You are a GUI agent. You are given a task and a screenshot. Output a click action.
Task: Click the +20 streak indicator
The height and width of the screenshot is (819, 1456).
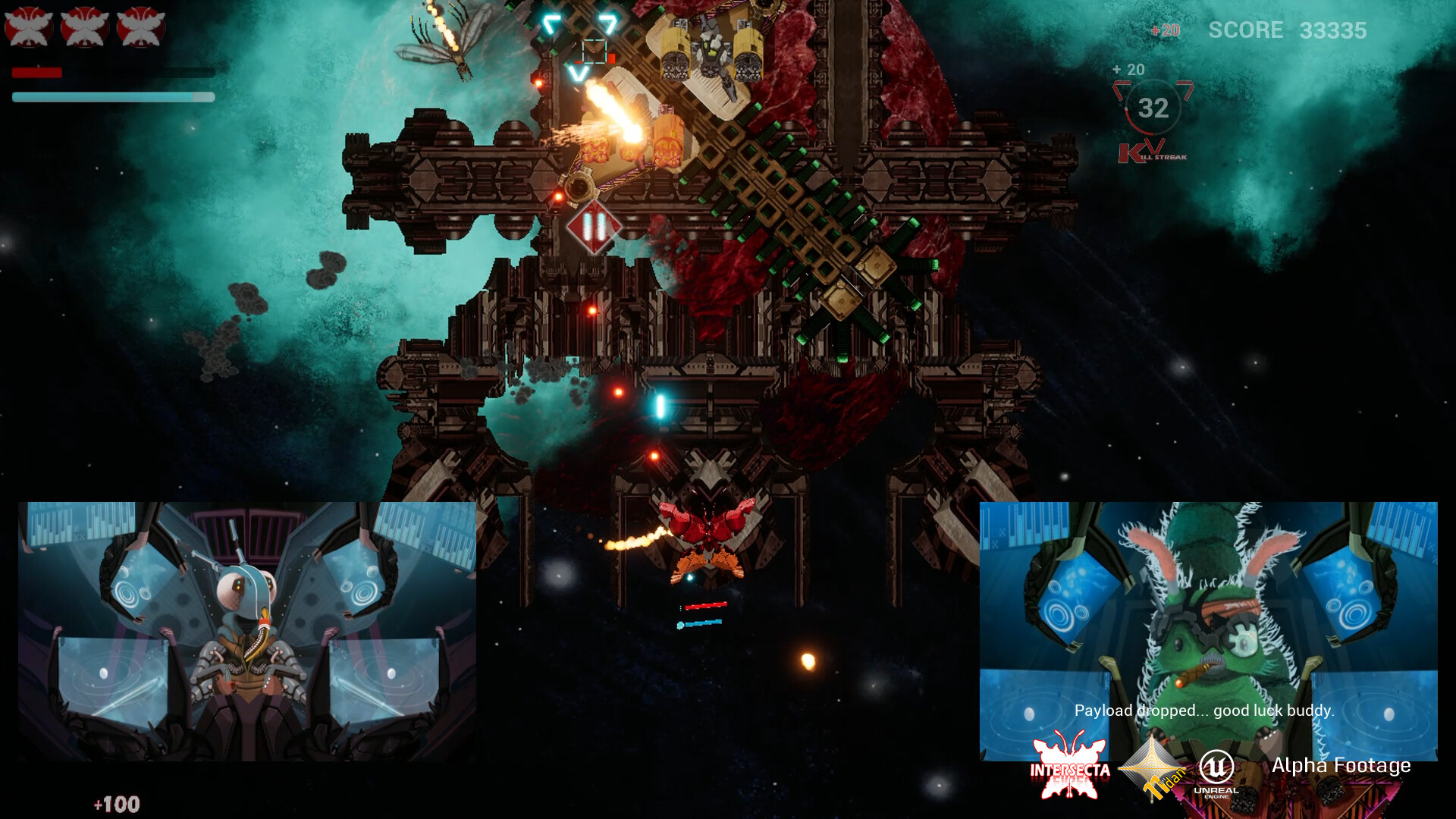pyautogui.click(x=1128, y=69)
